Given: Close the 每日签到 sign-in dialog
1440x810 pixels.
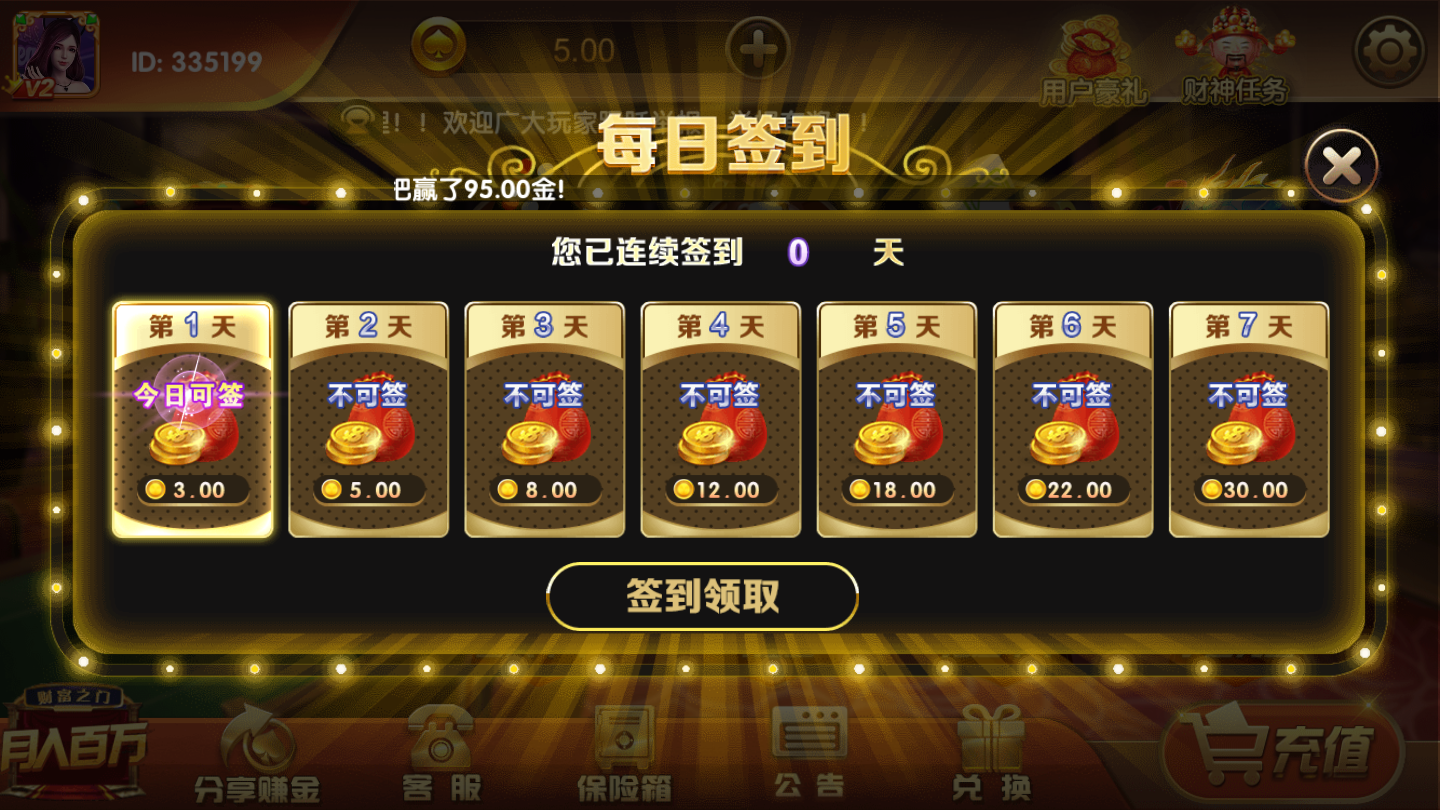Looking at the screenshot, I should click(x=1342, y=162).
